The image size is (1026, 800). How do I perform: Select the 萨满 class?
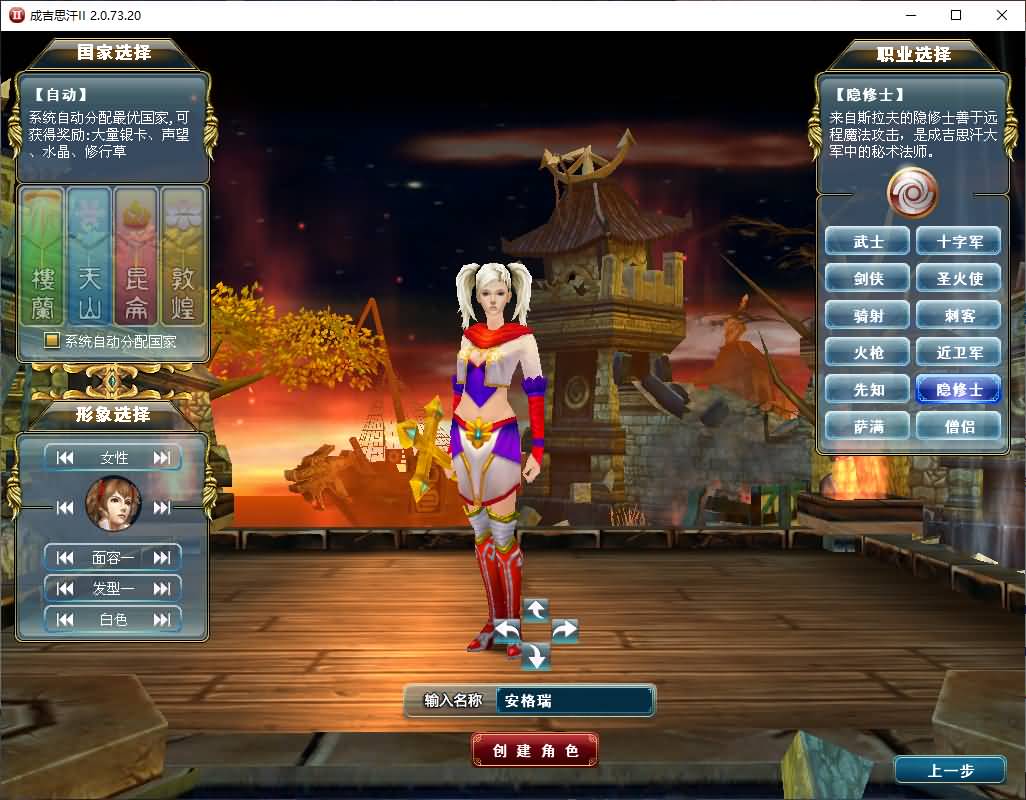click(868, 426)
